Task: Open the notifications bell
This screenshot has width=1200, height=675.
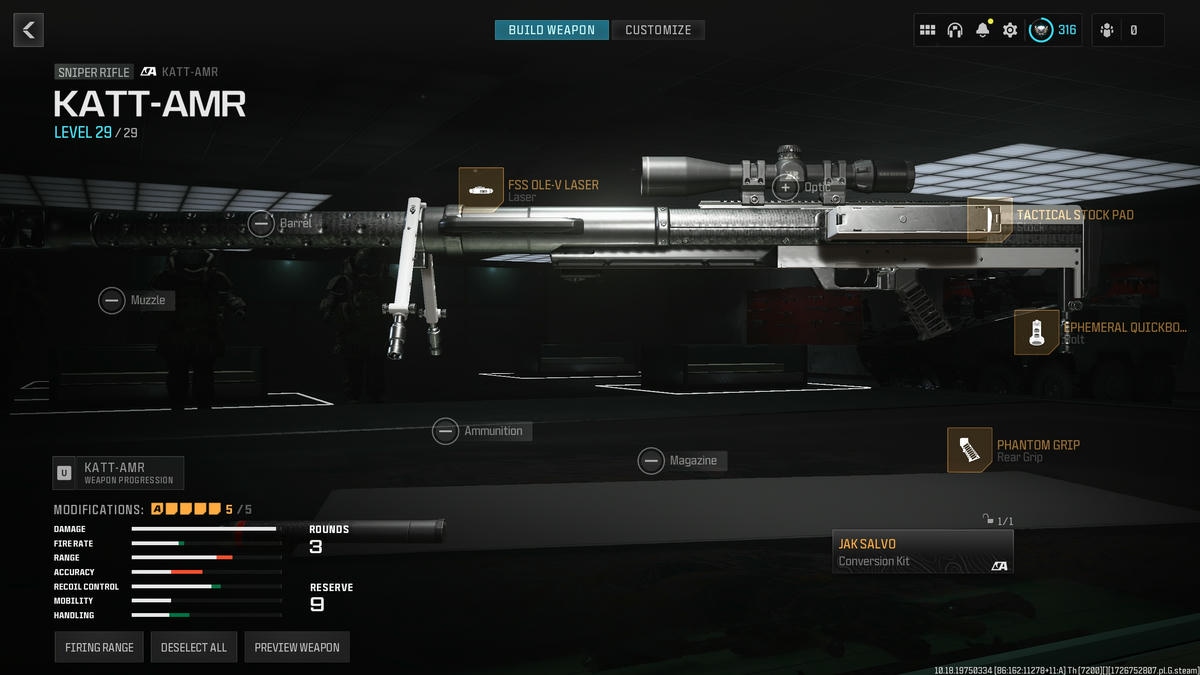Action: click(x=982, y=30)
